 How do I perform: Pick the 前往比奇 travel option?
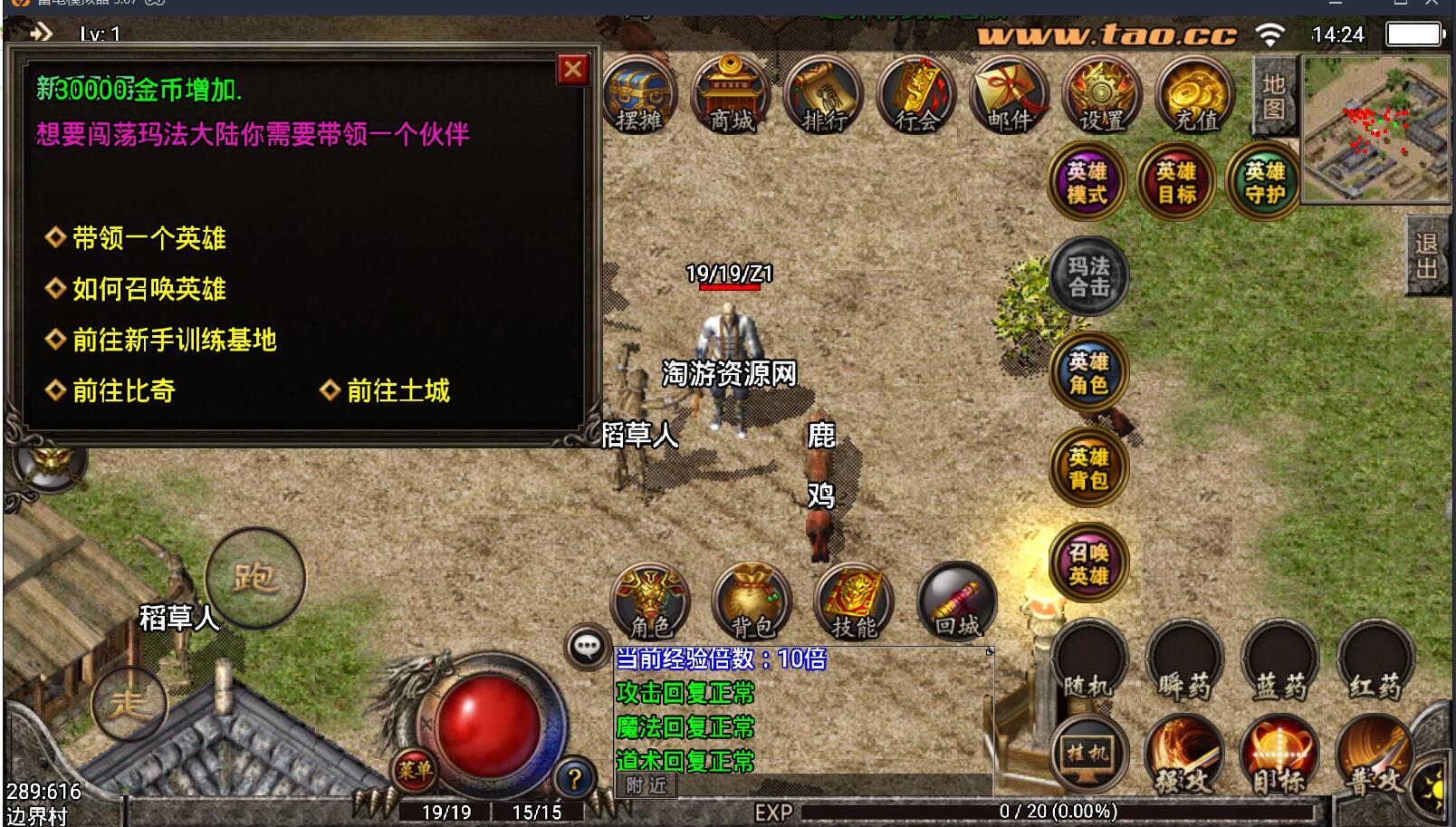123,390
